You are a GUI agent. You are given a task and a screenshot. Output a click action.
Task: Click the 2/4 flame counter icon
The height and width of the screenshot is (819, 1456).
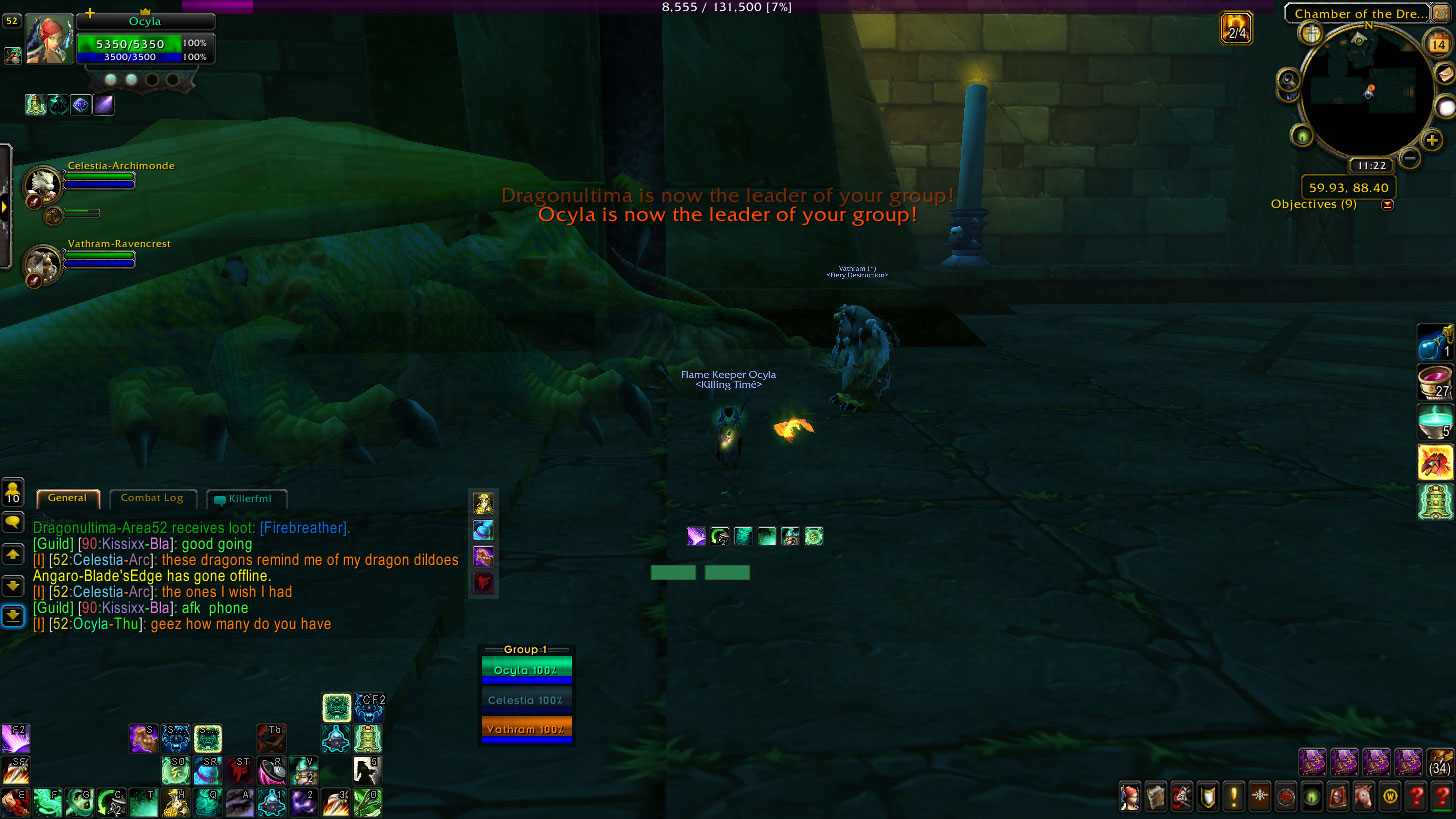pyautogui.click(x=1237, y=28)
